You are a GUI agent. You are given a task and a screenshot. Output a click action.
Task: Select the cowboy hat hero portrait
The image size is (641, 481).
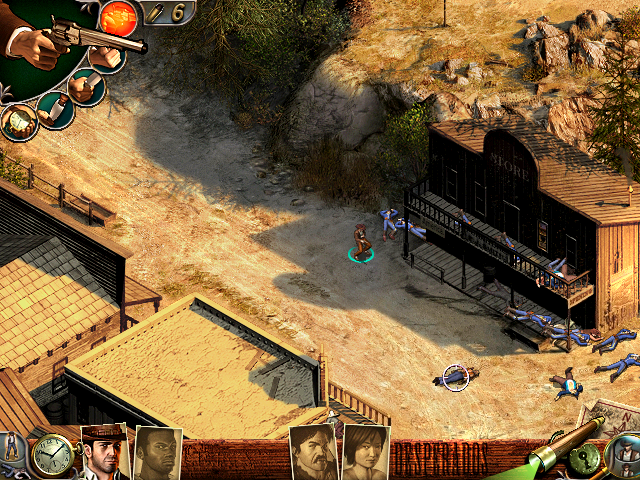coord(104,454)
